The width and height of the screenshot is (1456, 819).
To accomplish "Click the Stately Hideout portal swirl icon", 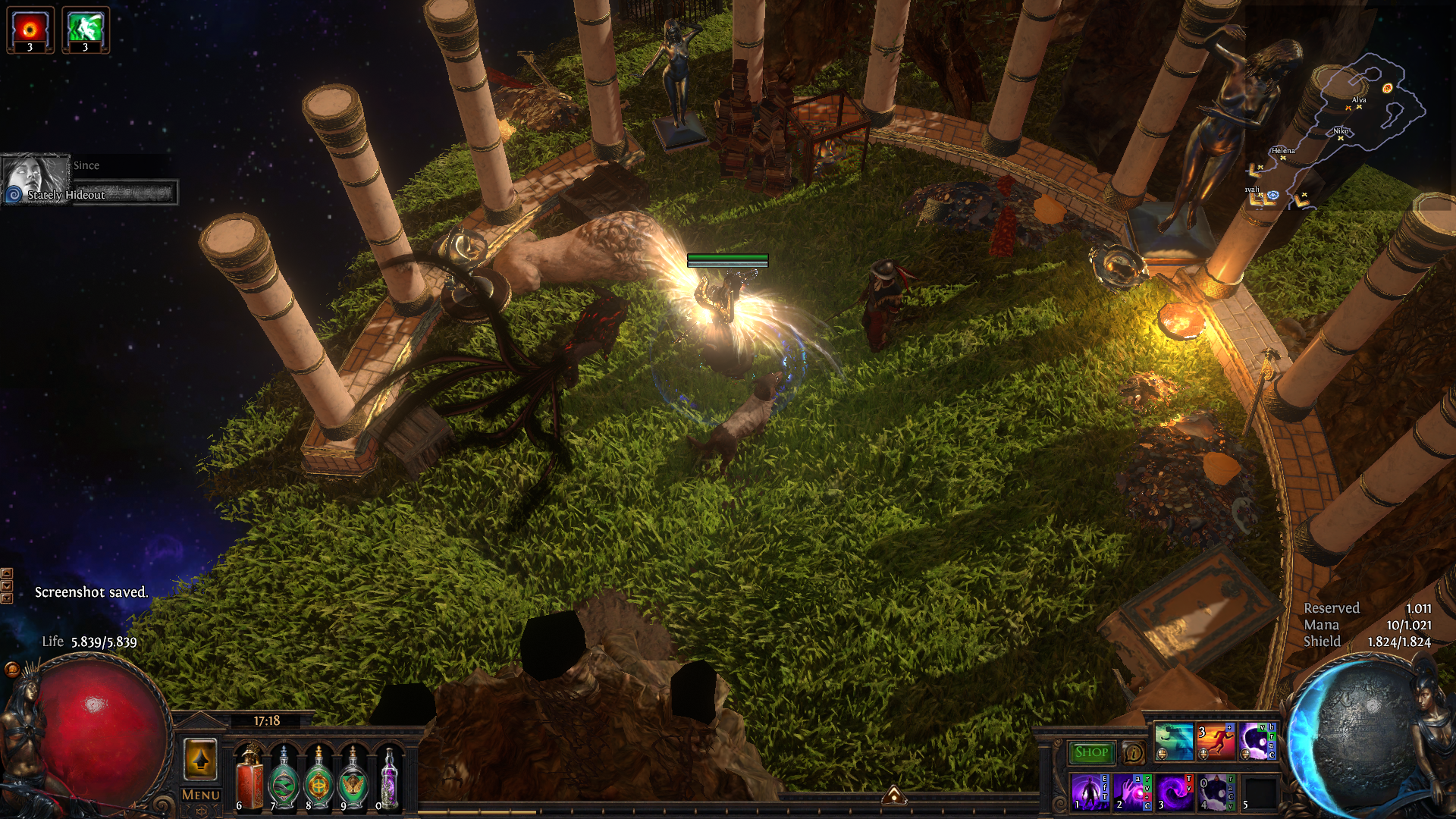I will tap(14, 195).
